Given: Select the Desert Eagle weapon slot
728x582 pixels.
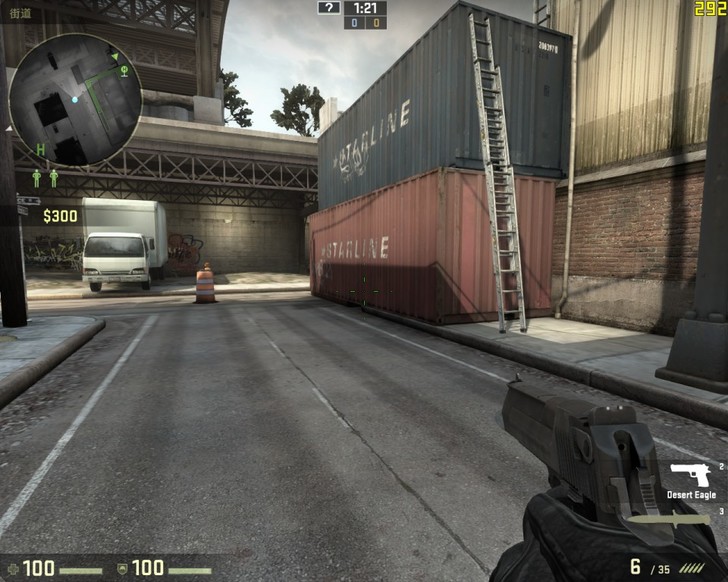Looking at the screenshot, I should [x=690, y=477].
